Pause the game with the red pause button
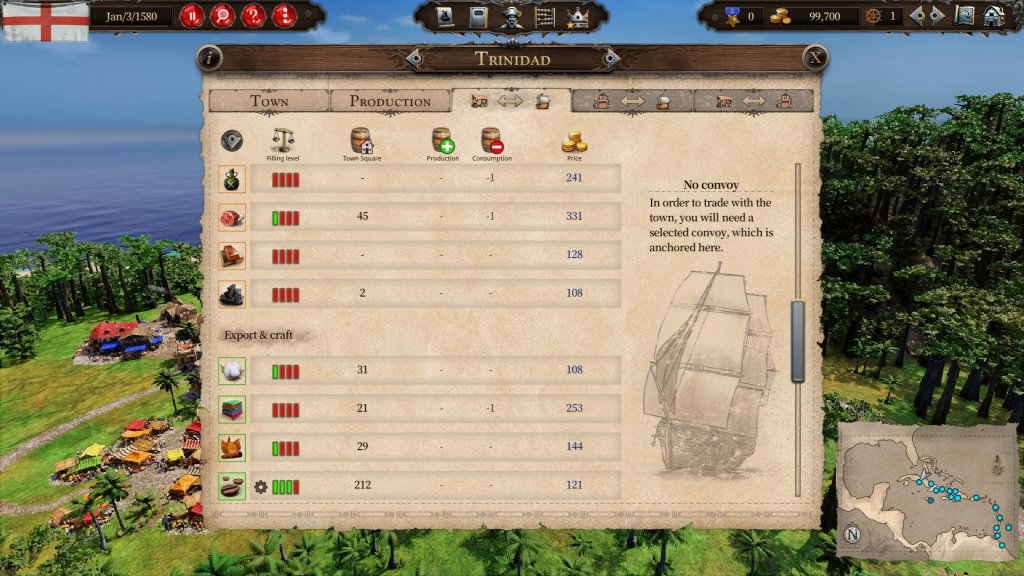 pyautogui.click(x=191, y=16)
